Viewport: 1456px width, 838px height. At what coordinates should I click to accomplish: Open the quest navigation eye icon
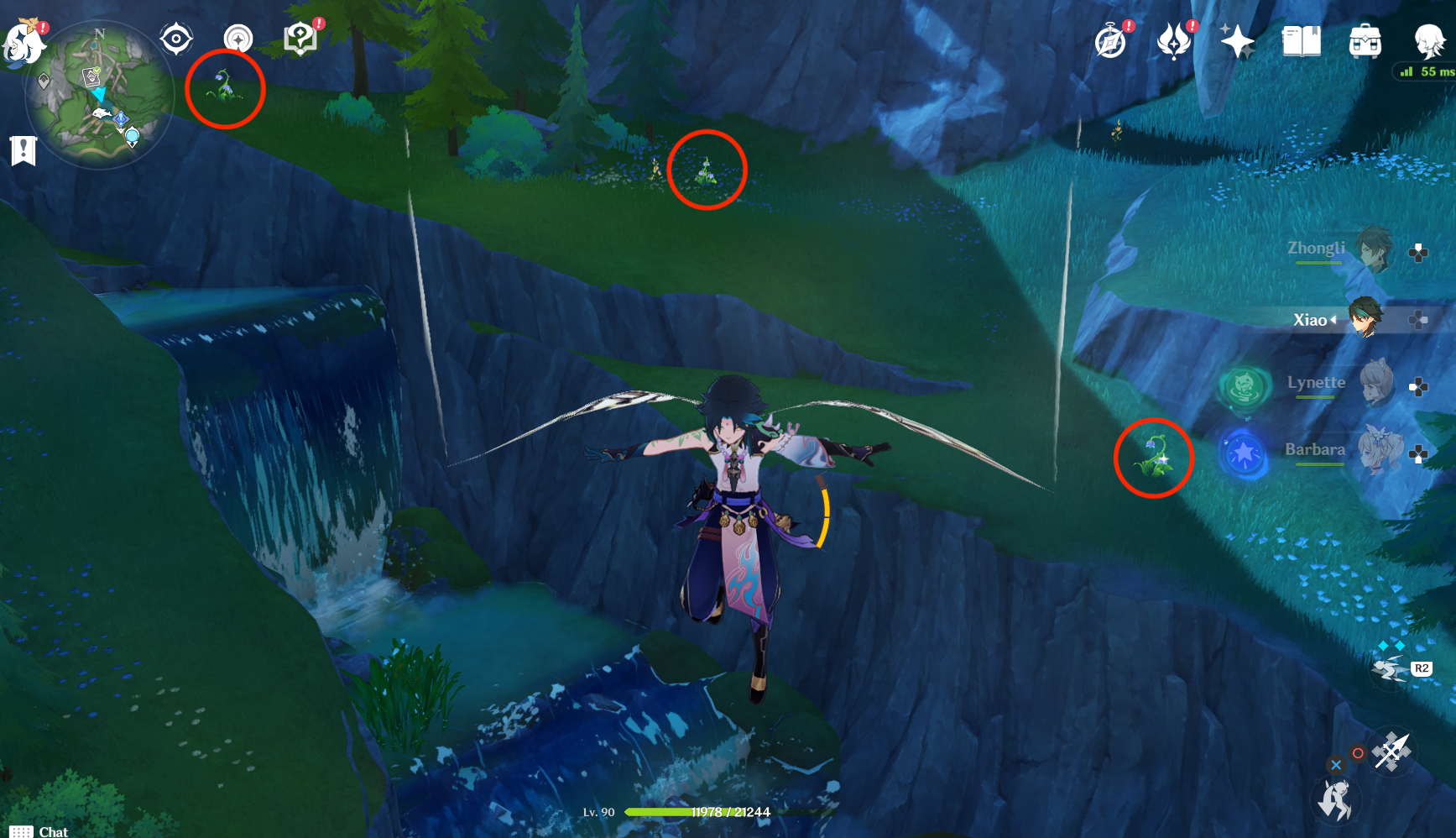(175, 36)
